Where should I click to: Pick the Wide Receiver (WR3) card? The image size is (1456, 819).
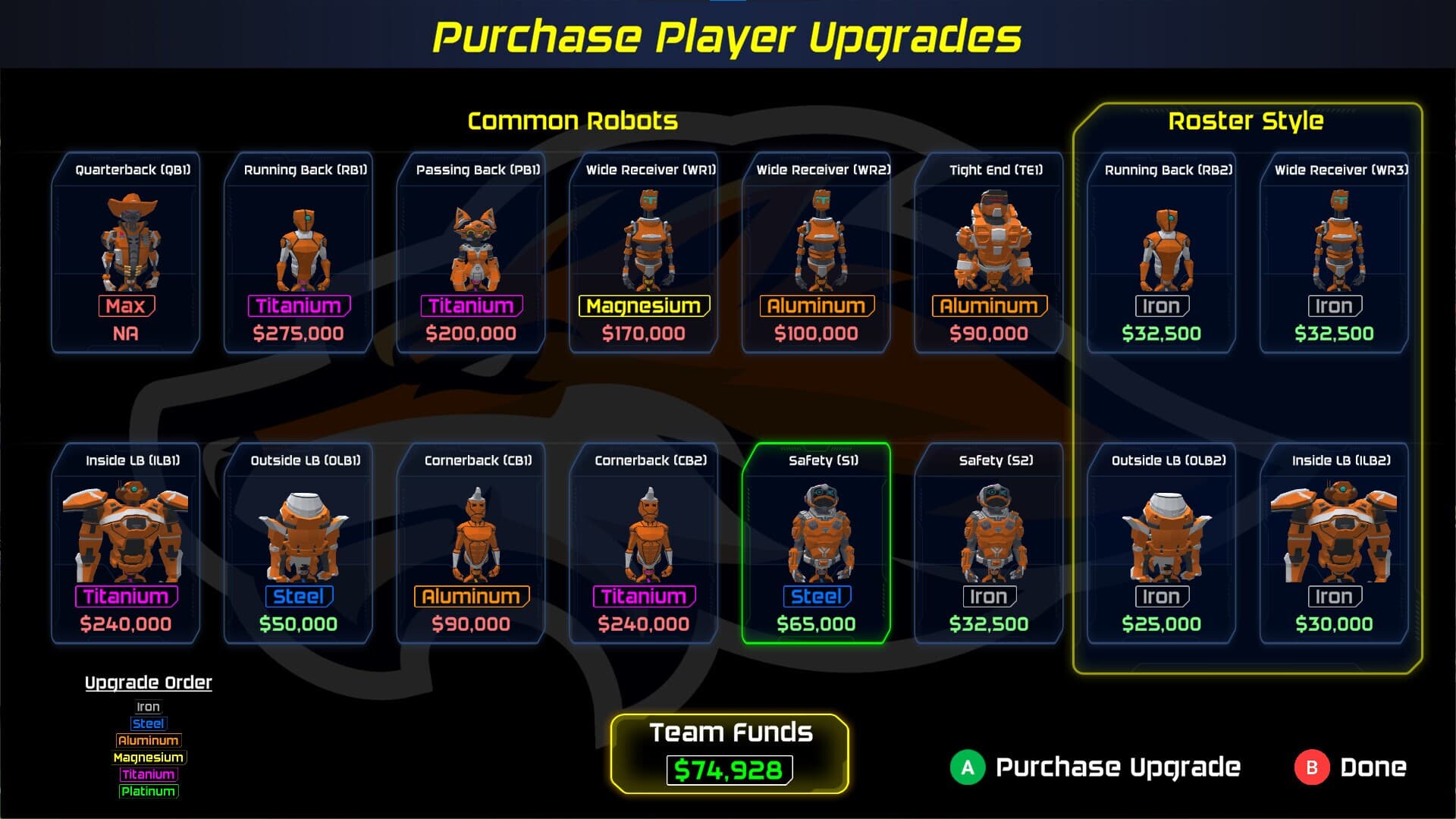1334,253
